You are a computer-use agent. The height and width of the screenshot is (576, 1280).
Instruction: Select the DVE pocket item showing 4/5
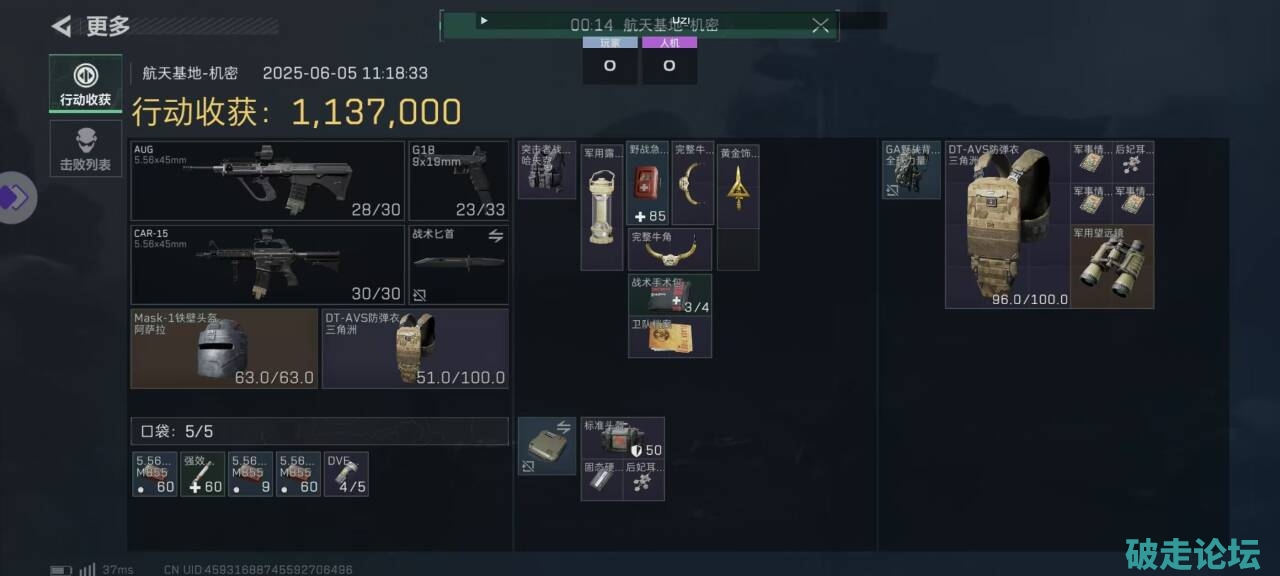pos(346,474)
